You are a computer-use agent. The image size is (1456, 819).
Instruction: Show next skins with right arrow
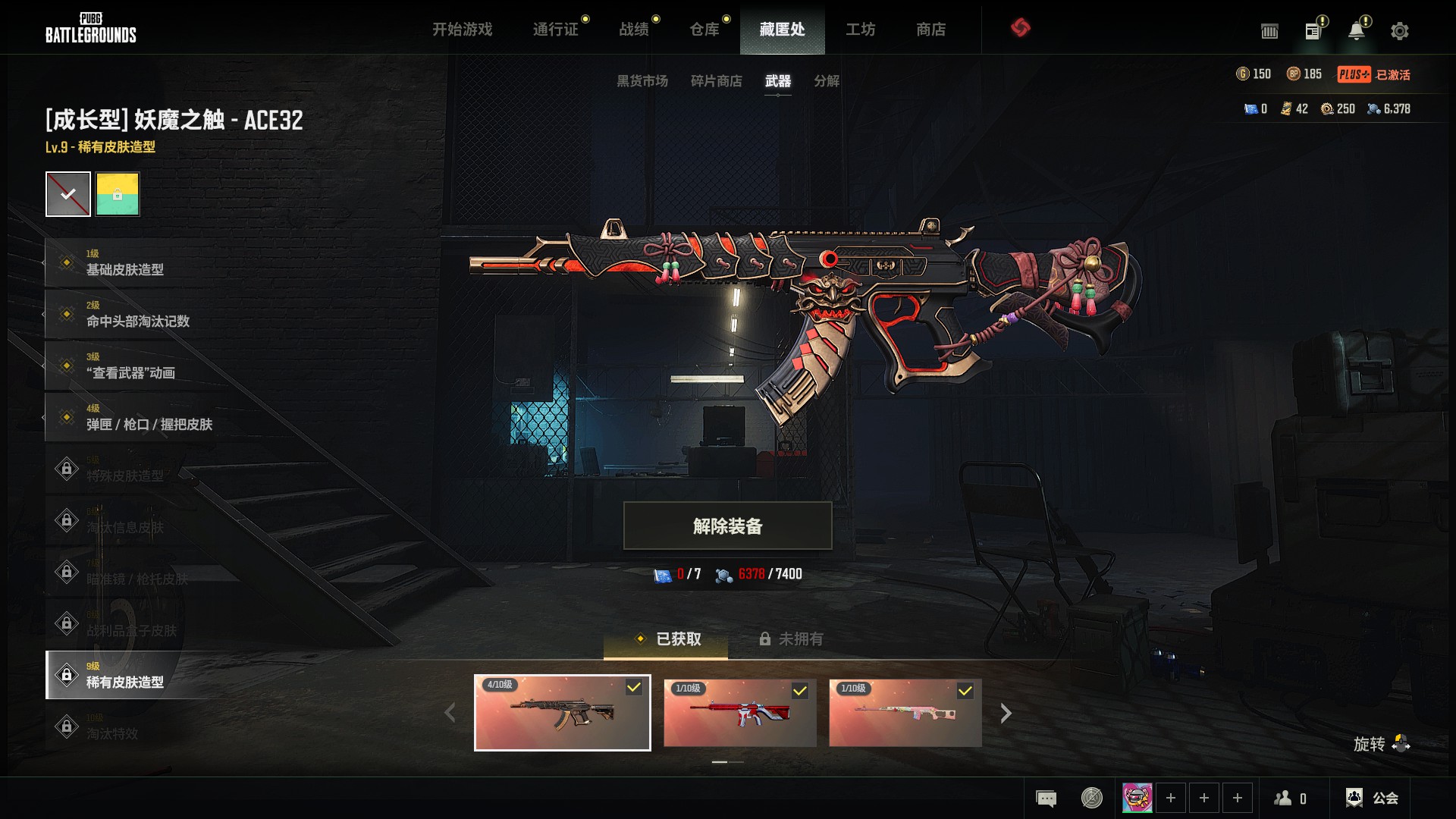point(1006,713)
